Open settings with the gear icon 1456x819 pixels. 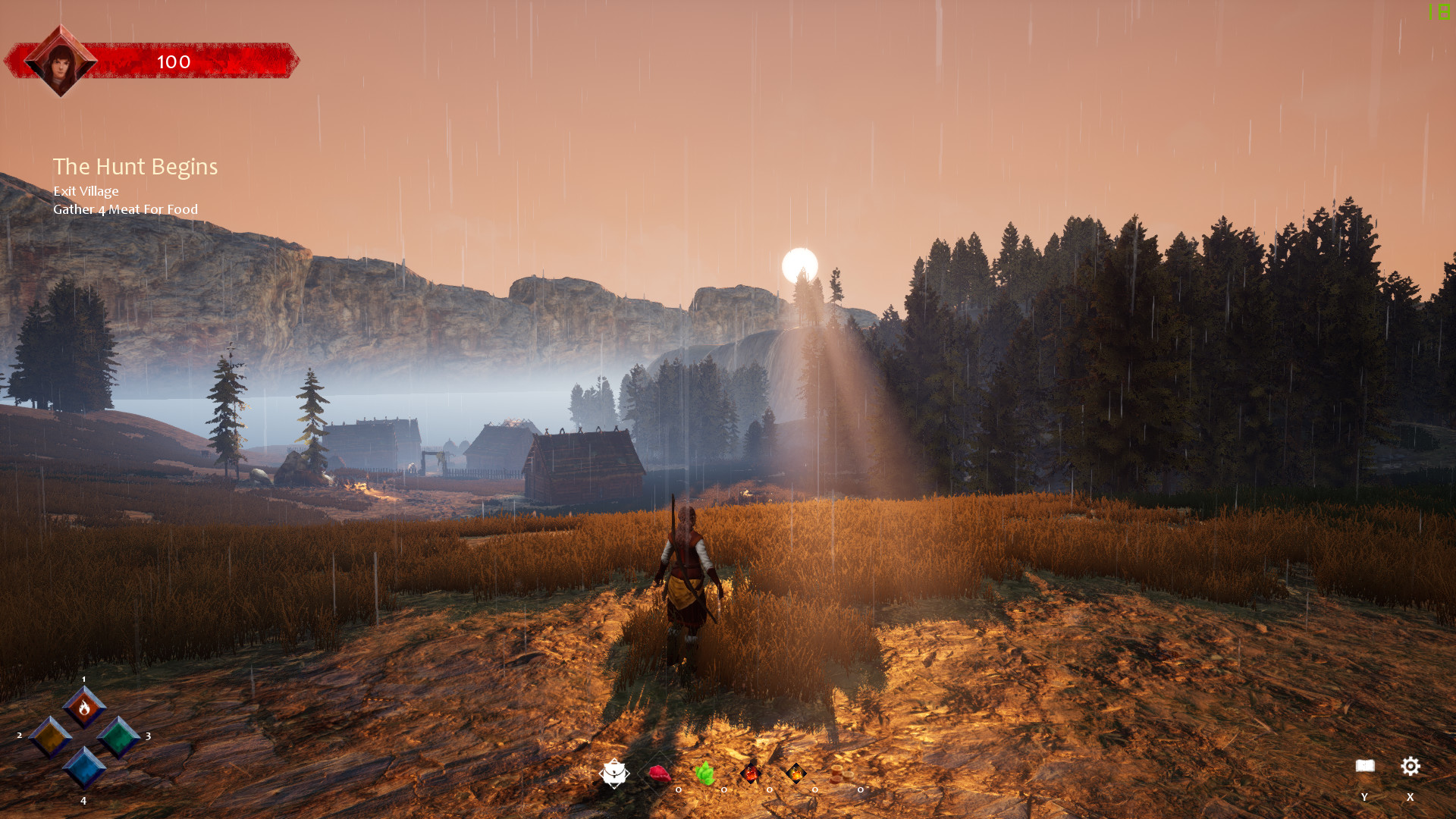1410,766
